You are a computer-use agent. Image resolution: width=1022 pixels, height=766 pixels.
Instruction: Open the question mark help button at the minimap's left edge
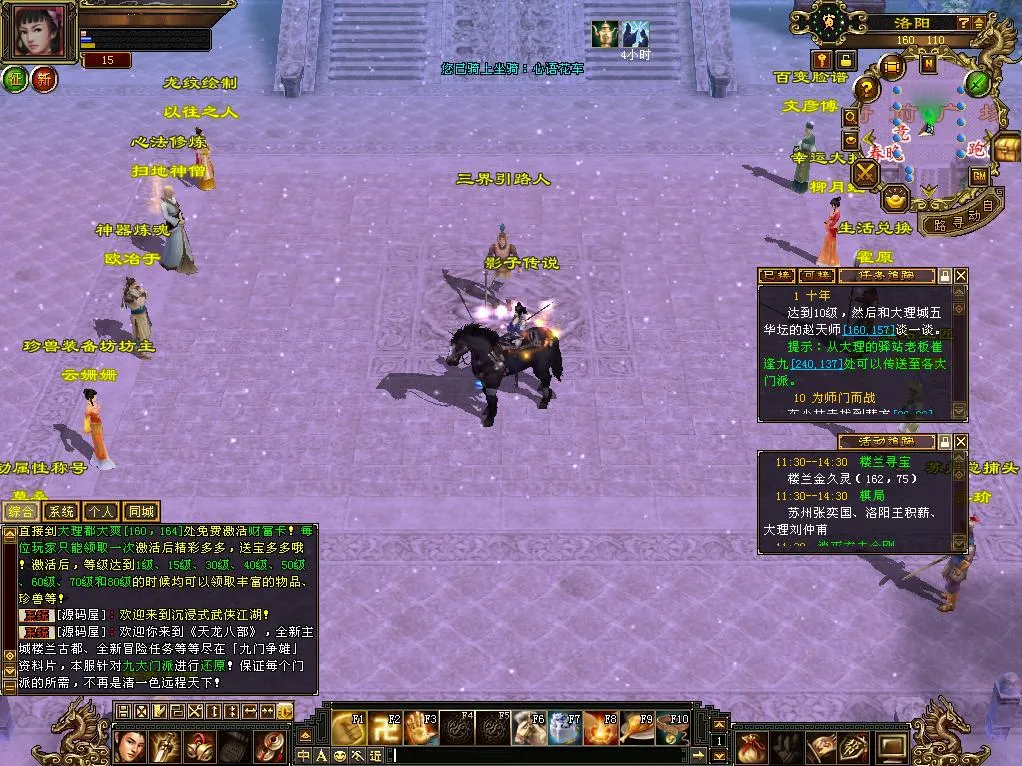coord(868,88)
